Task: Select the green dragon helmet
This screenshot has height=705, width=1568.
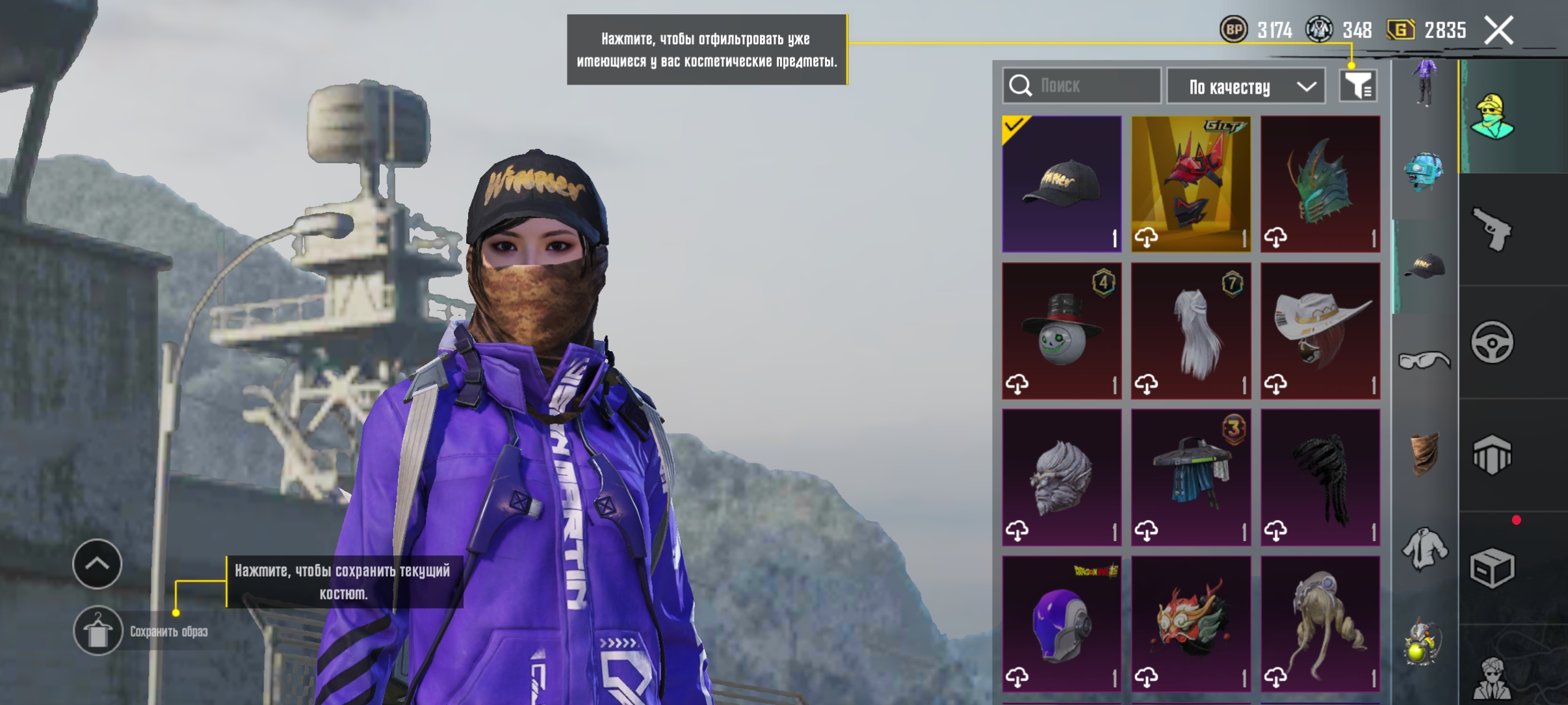Action: coord(1320,184)
